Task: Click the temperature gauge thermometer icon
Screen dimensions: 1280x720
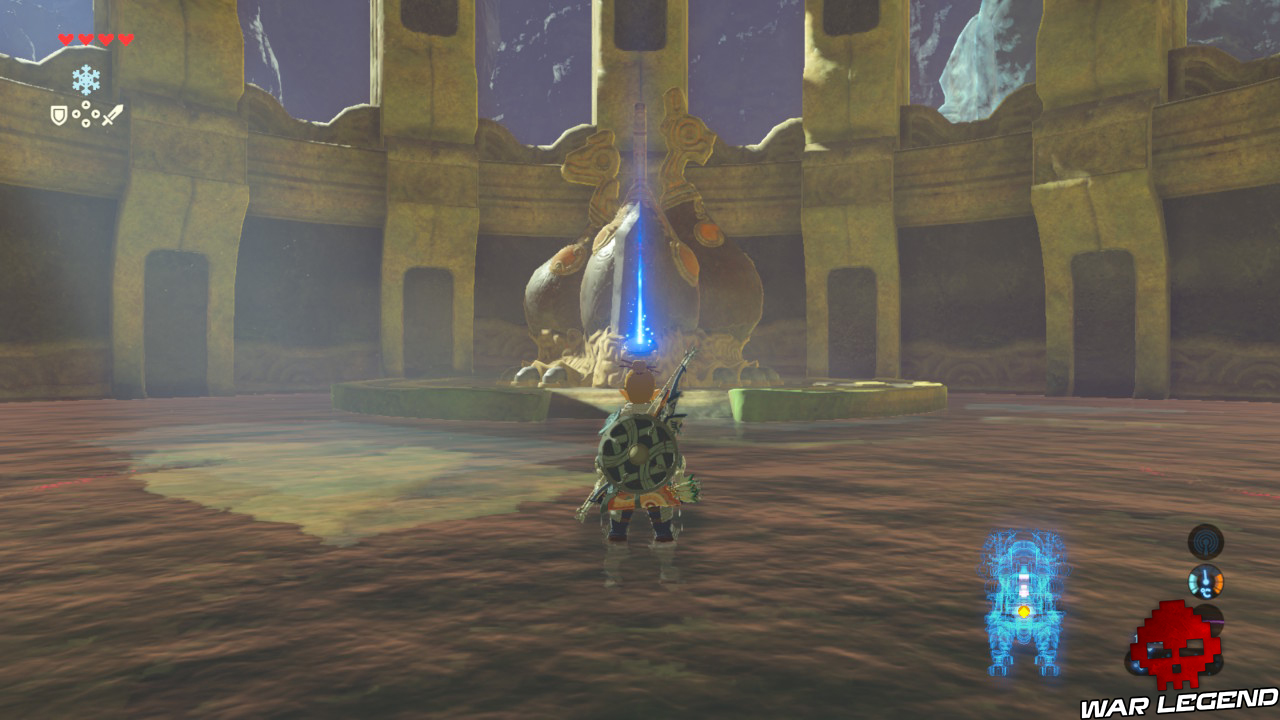Action: click(x=1206, y=581)
